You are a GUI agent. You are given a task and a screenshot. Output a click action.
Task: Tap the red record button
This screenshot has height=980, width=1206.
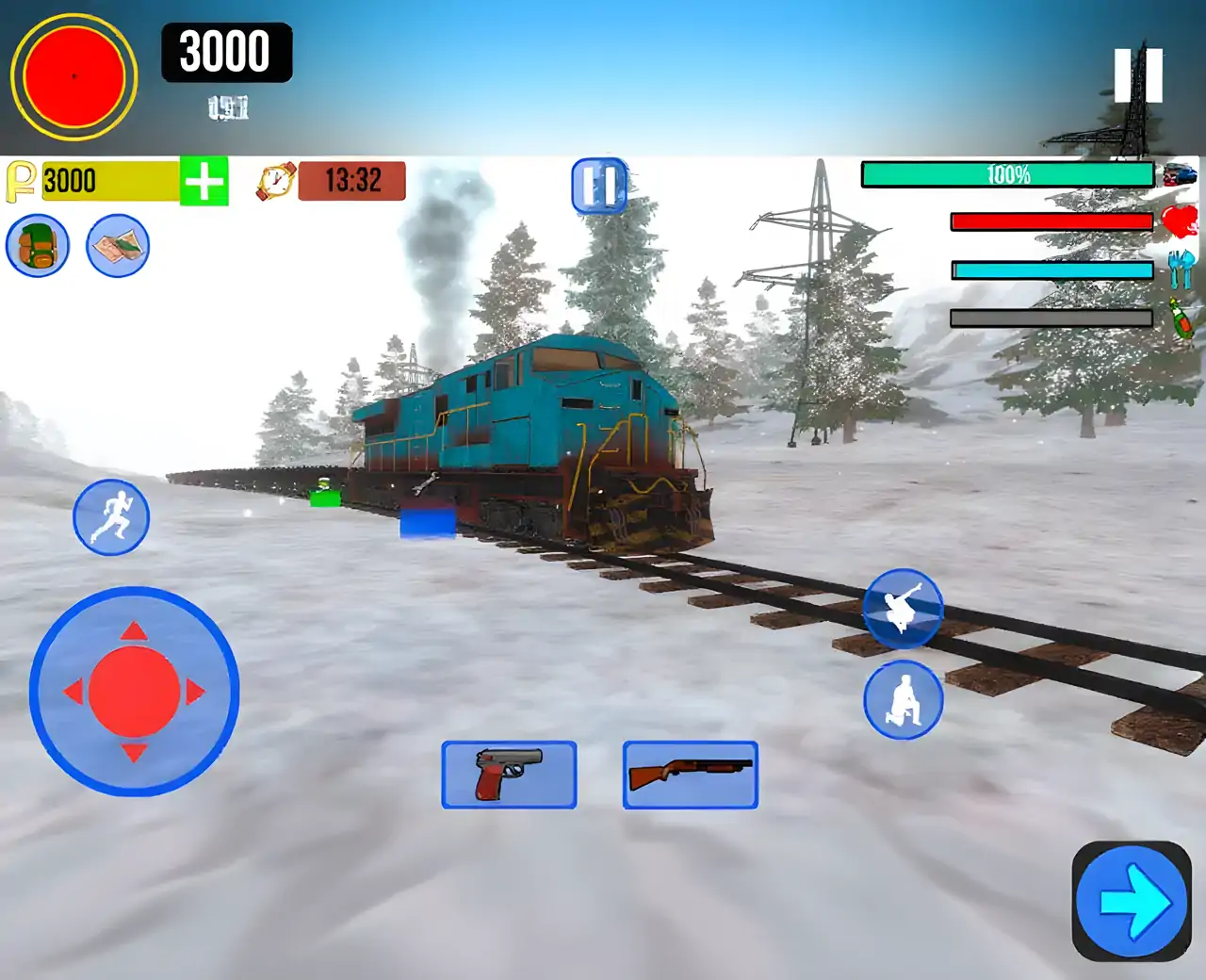73,76
